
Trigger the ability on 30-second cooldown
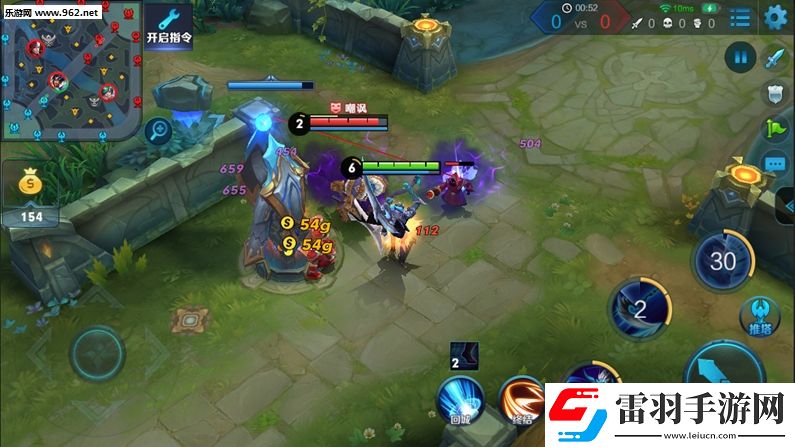point(723,262)
